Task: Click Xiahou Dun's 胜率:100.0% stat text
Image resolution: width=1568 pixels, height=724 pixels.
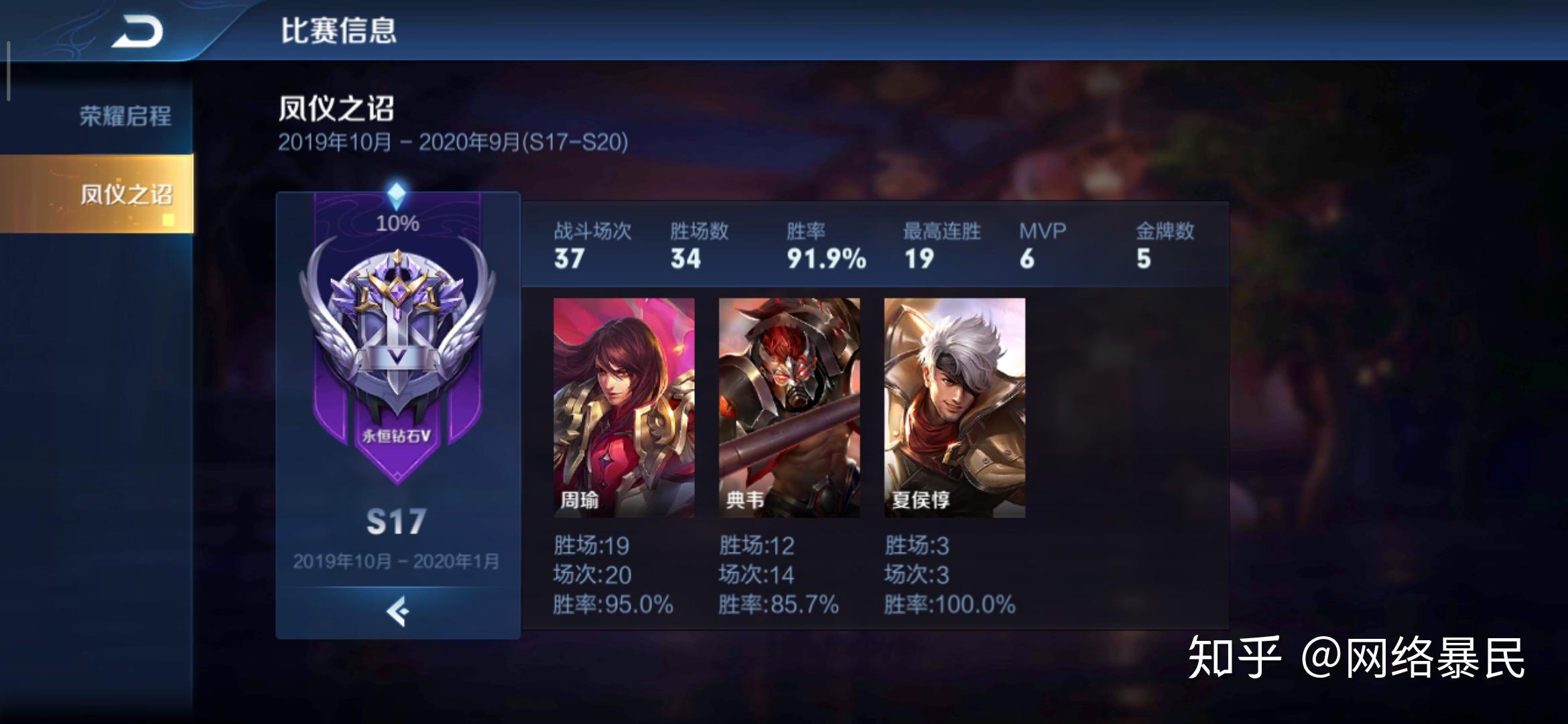Action: pyautogui.click(x=952, y=603)
